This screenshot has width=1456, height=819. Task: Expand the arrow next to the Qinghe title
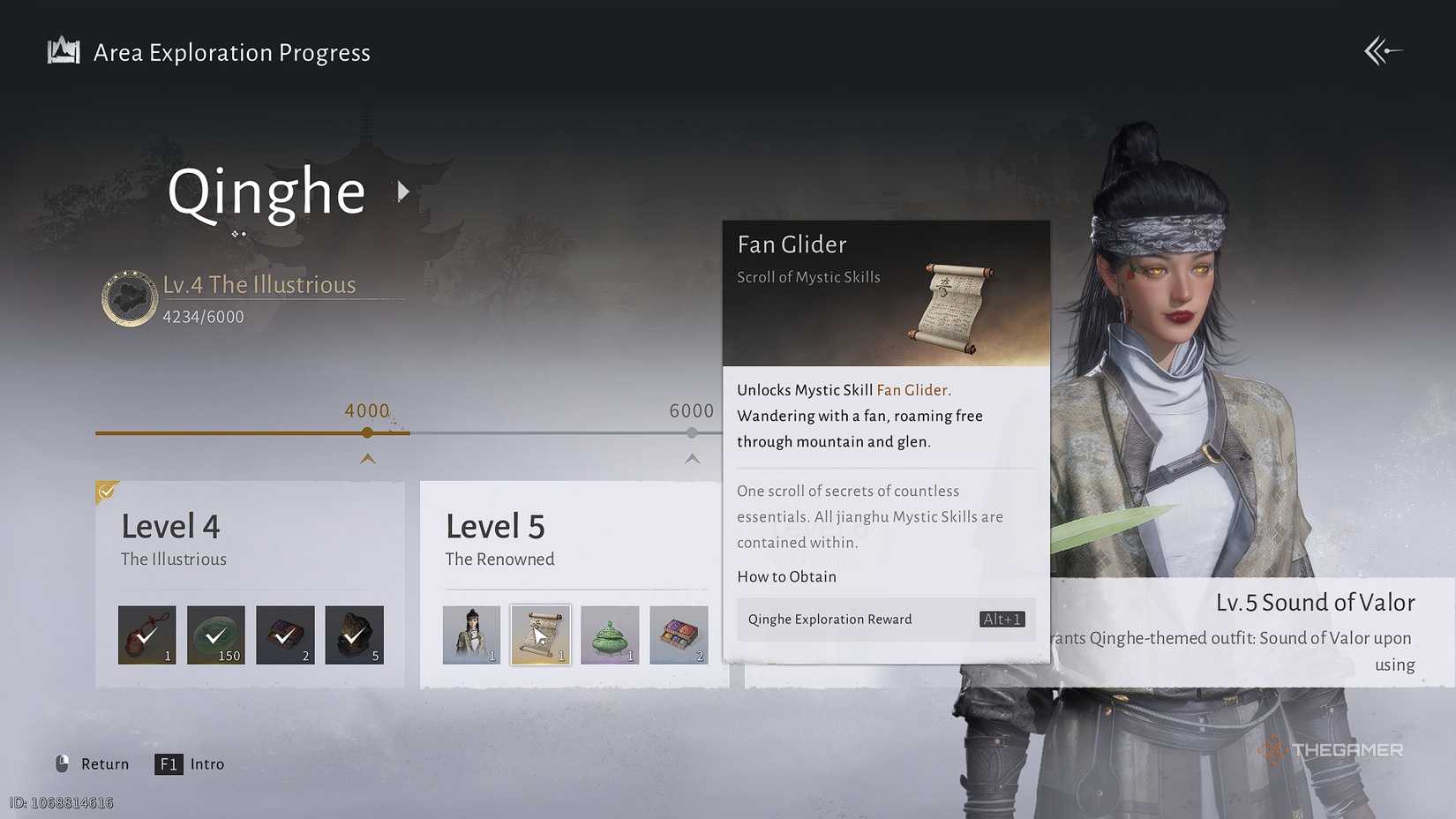pyautogui.click(x=403, y=191)
